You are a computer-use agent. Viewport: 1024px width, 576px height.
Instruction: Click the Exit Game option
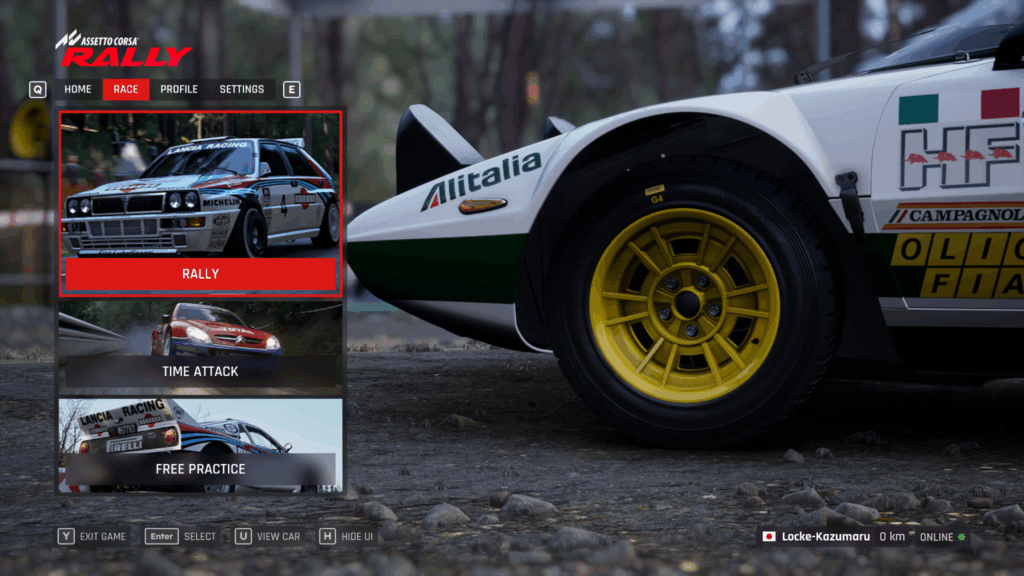click(93, 536)
